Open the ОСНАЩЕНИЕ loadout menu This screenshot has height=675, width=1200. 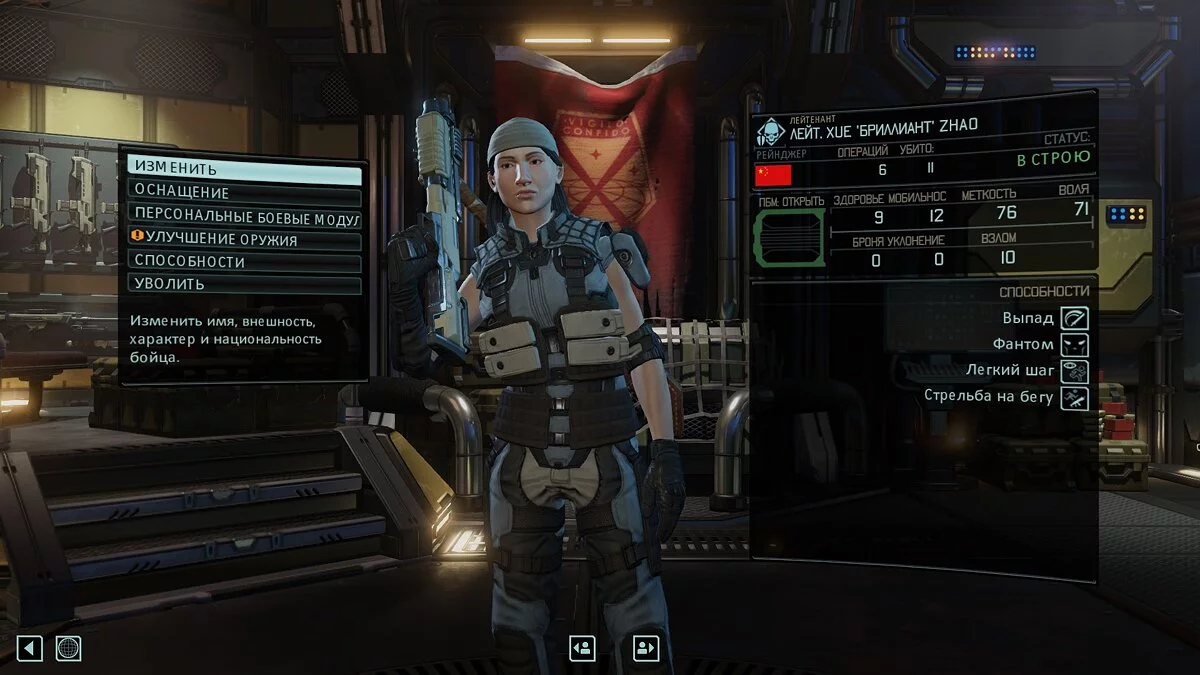(244, 193)
